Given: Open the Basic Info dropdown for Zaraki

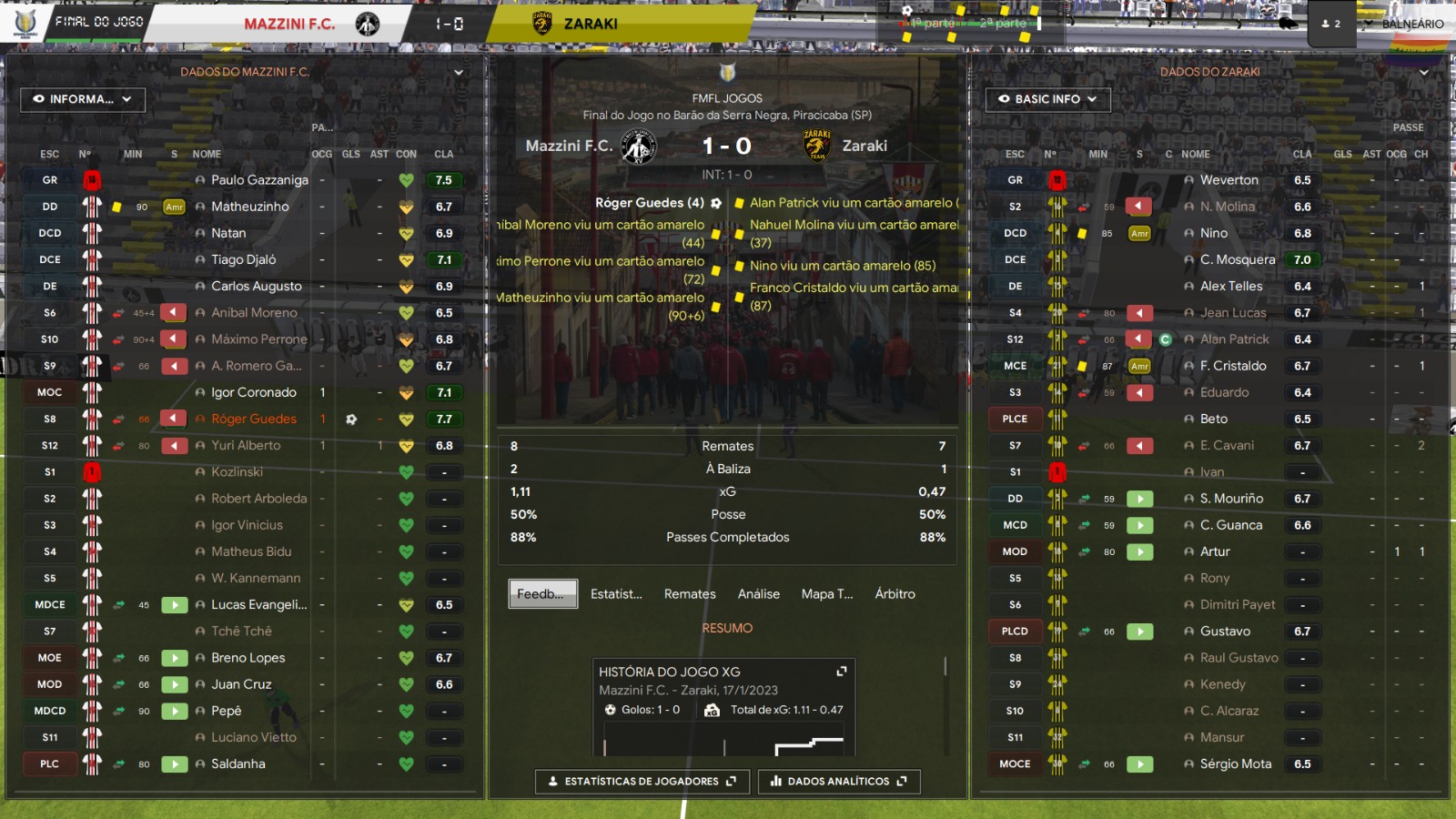Looking at the screenshot, I should [x=1047, y=99].
